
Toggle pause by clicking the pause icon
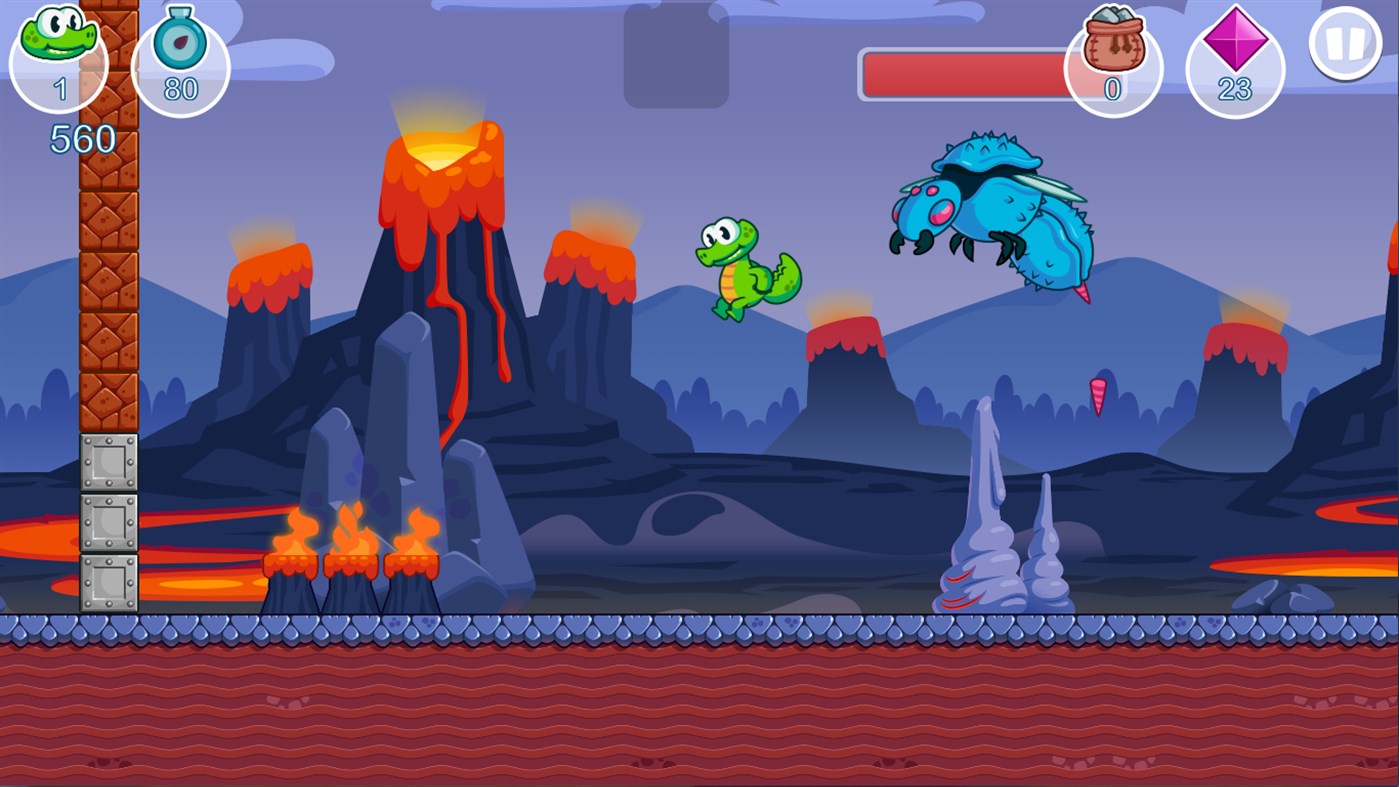click(1344, 45)
